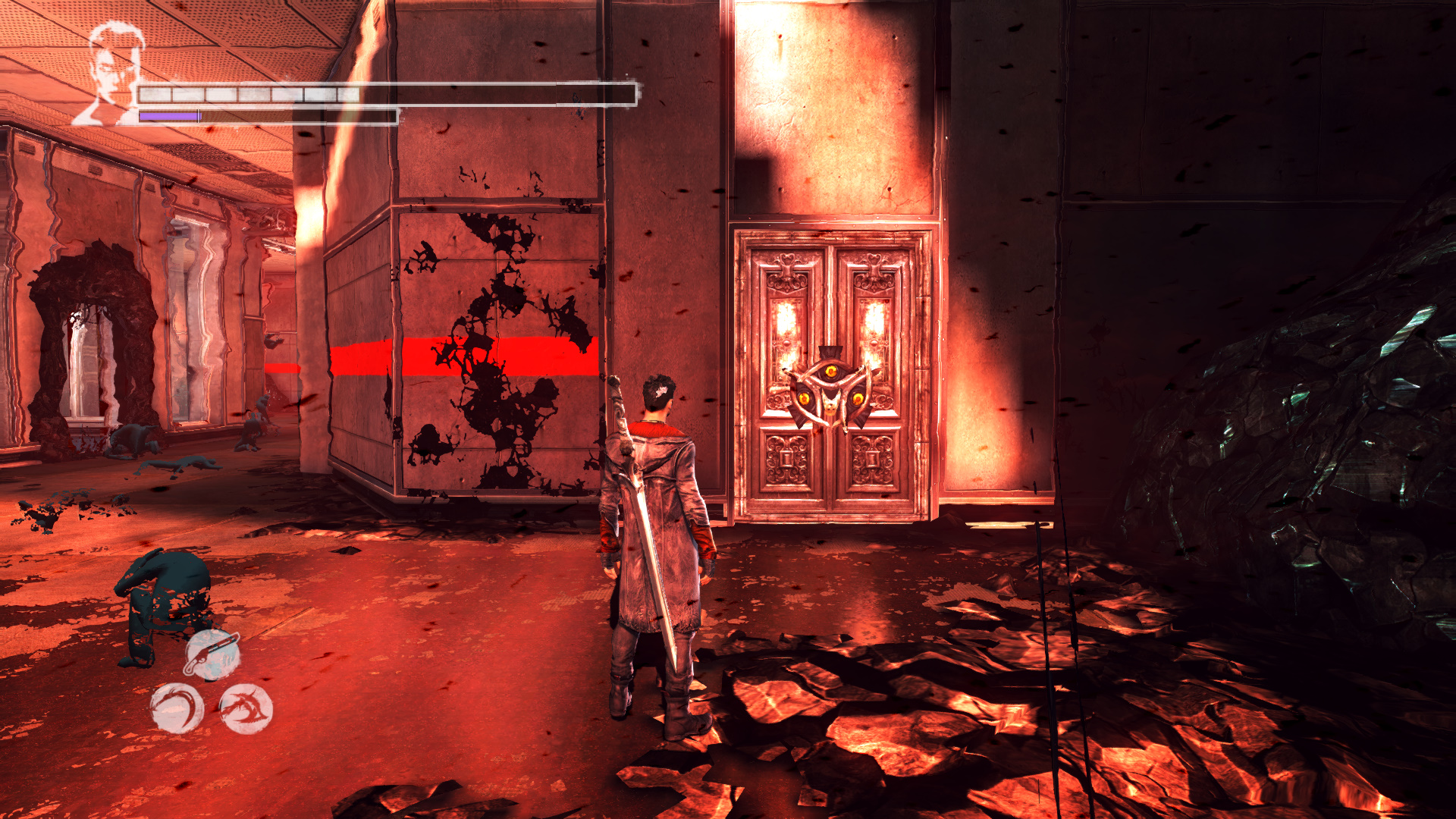Choose the curved scythe weapon icon
Image resolution: width=1456 pixels, height=819 pixels.
(x=177, y=708)
